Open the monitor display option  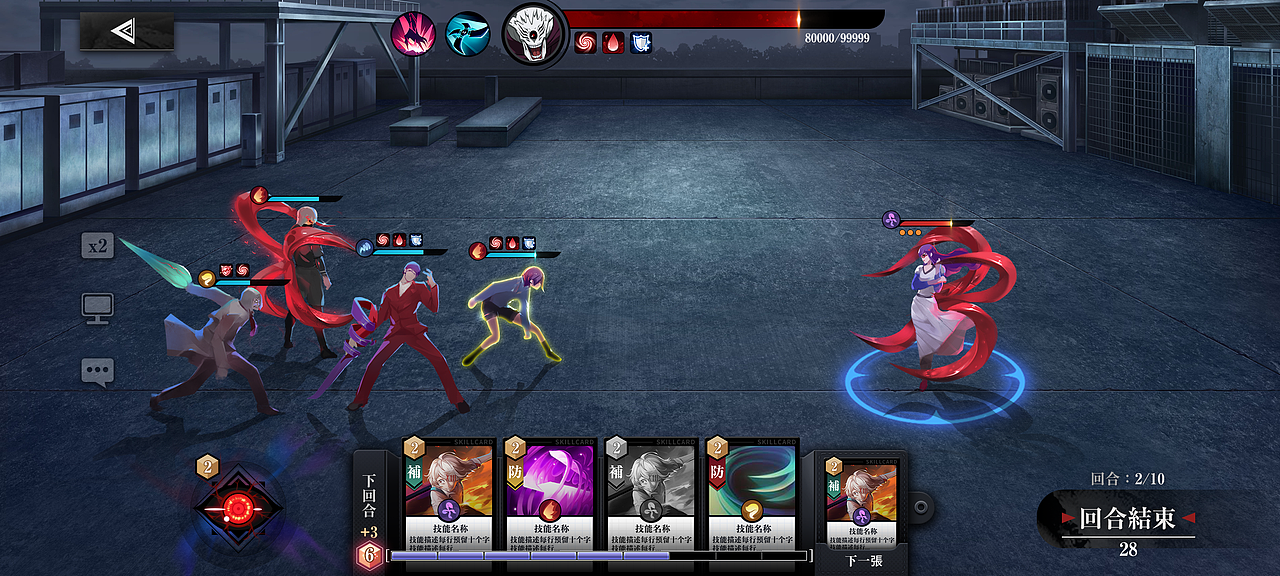97,308
